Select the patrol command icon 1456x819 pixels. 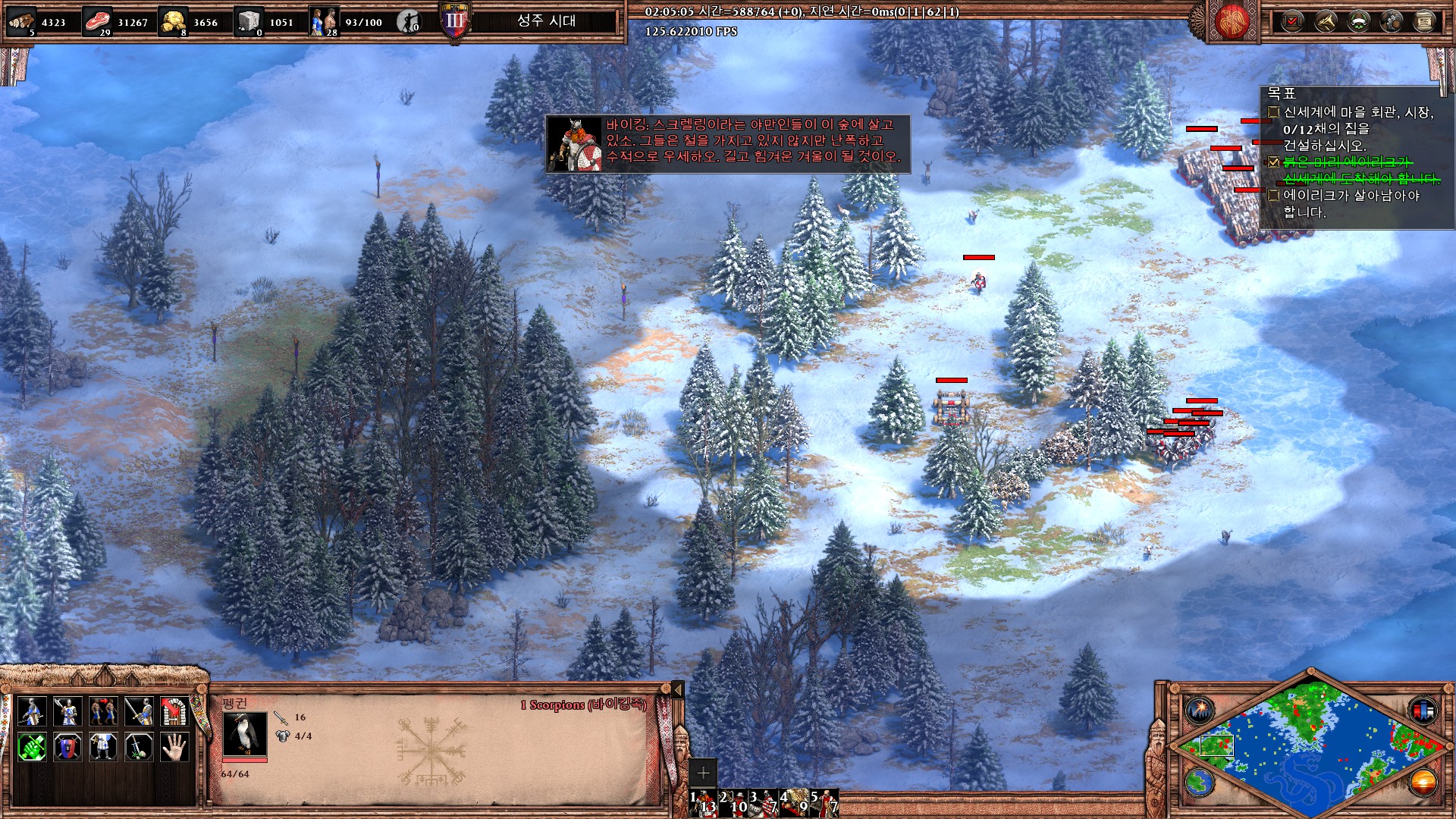31,711
